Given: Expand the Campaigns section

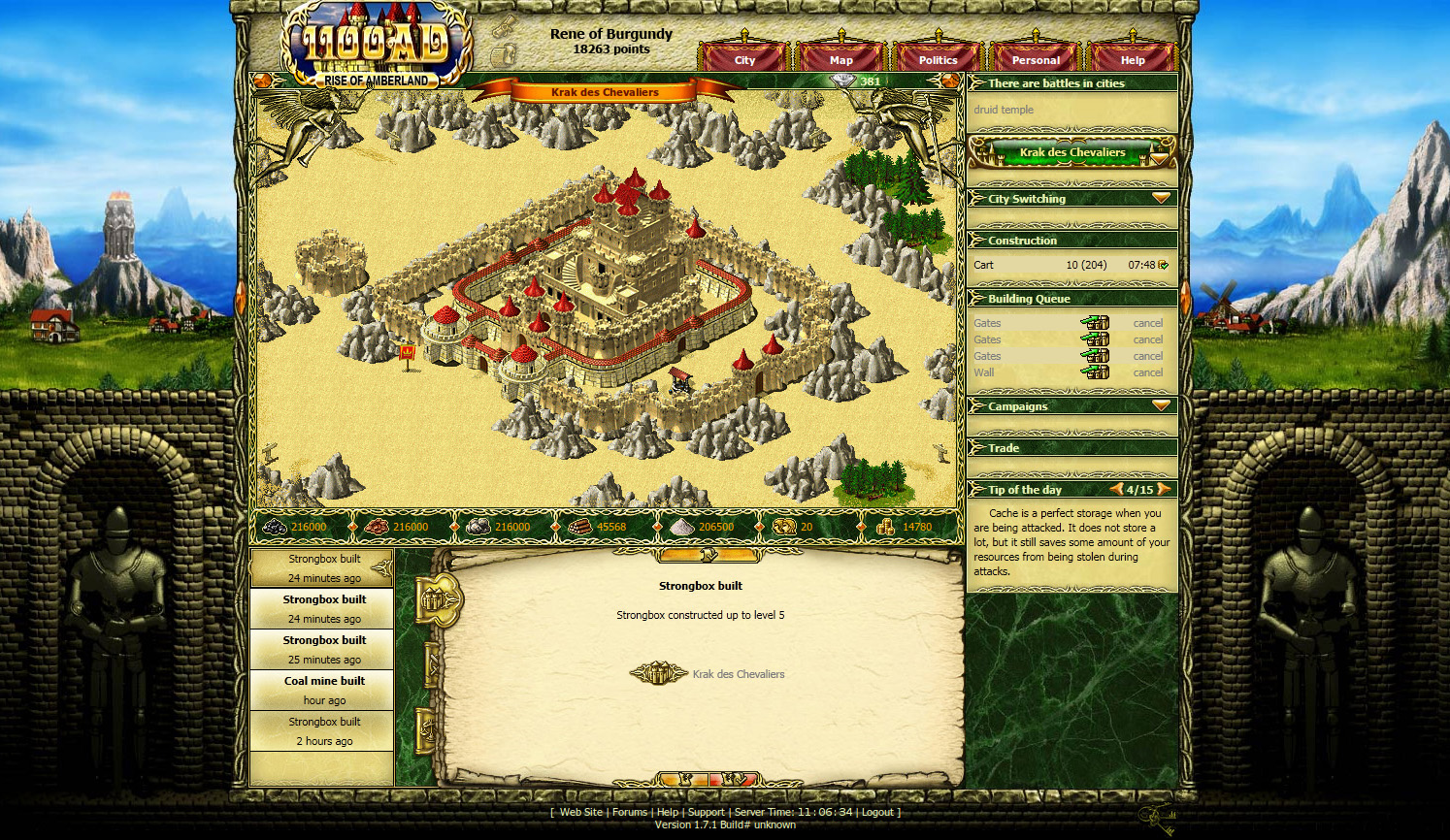Looking at the screenshot, I should [x=1161, y=405].
